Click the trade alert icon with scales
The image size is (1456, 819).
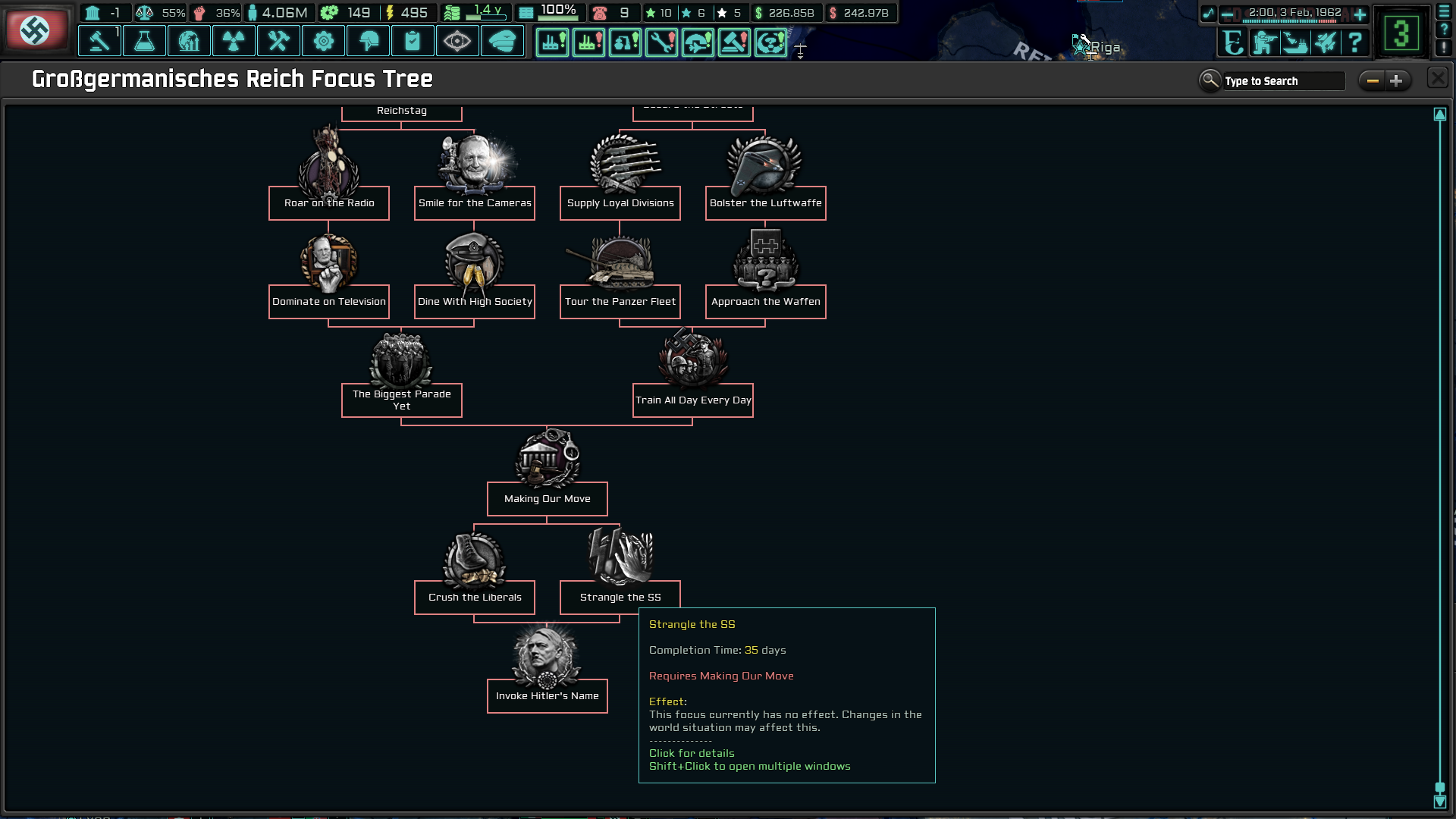[143, 12]
